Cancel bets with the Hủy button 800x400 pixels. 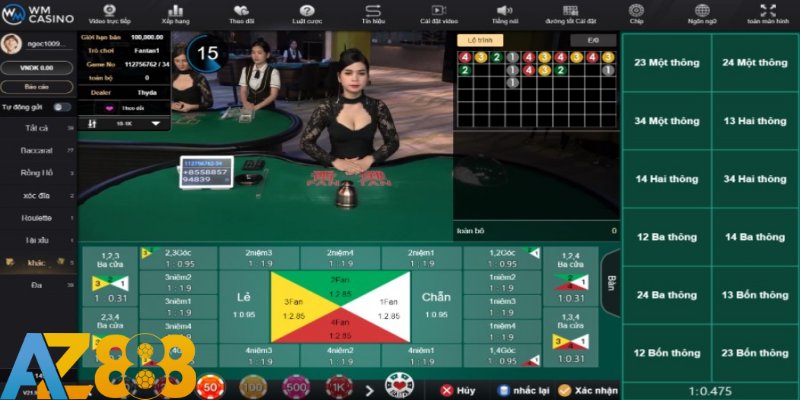(x=459, y=390)
